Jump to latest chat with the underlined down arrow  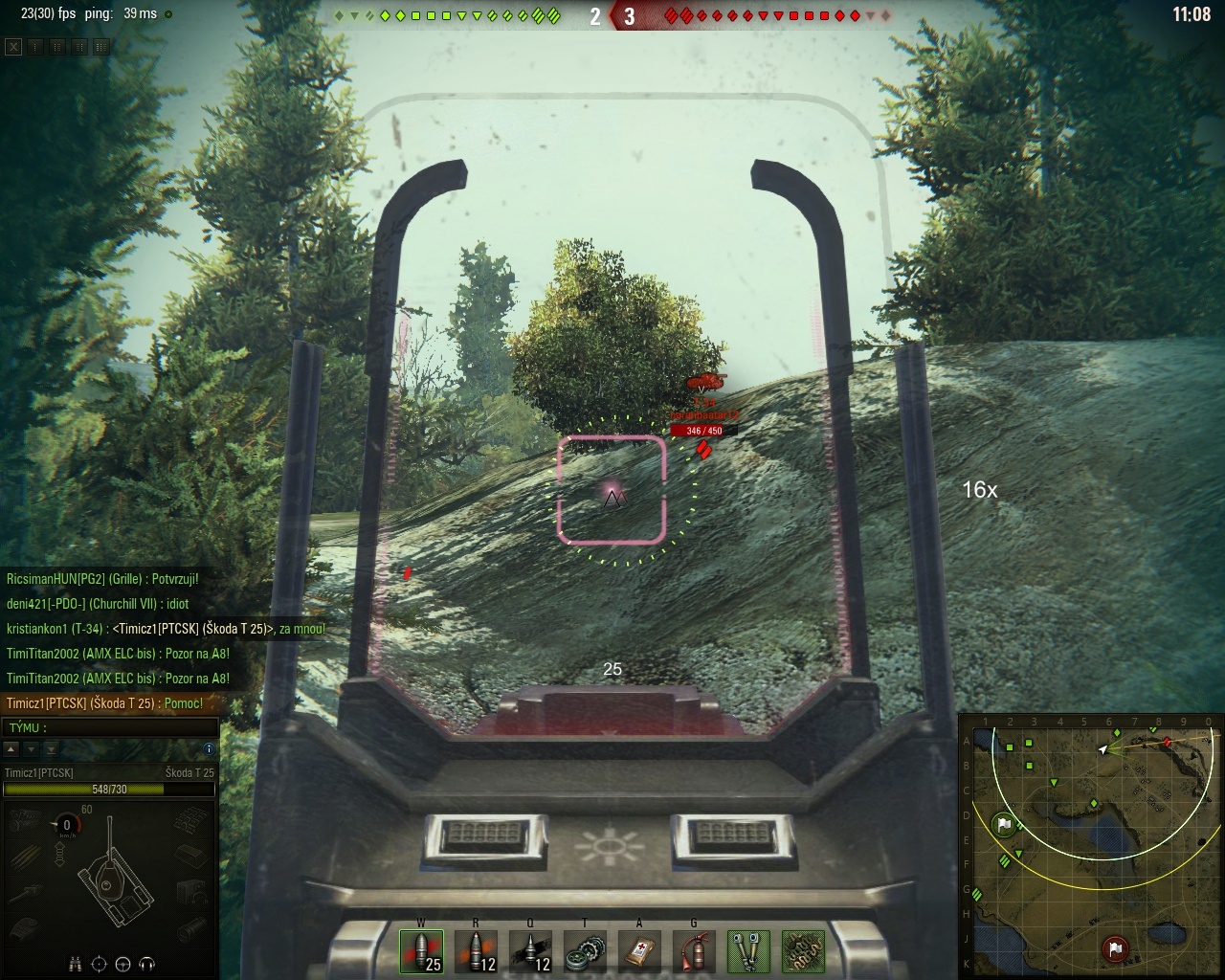click(51, 748)
